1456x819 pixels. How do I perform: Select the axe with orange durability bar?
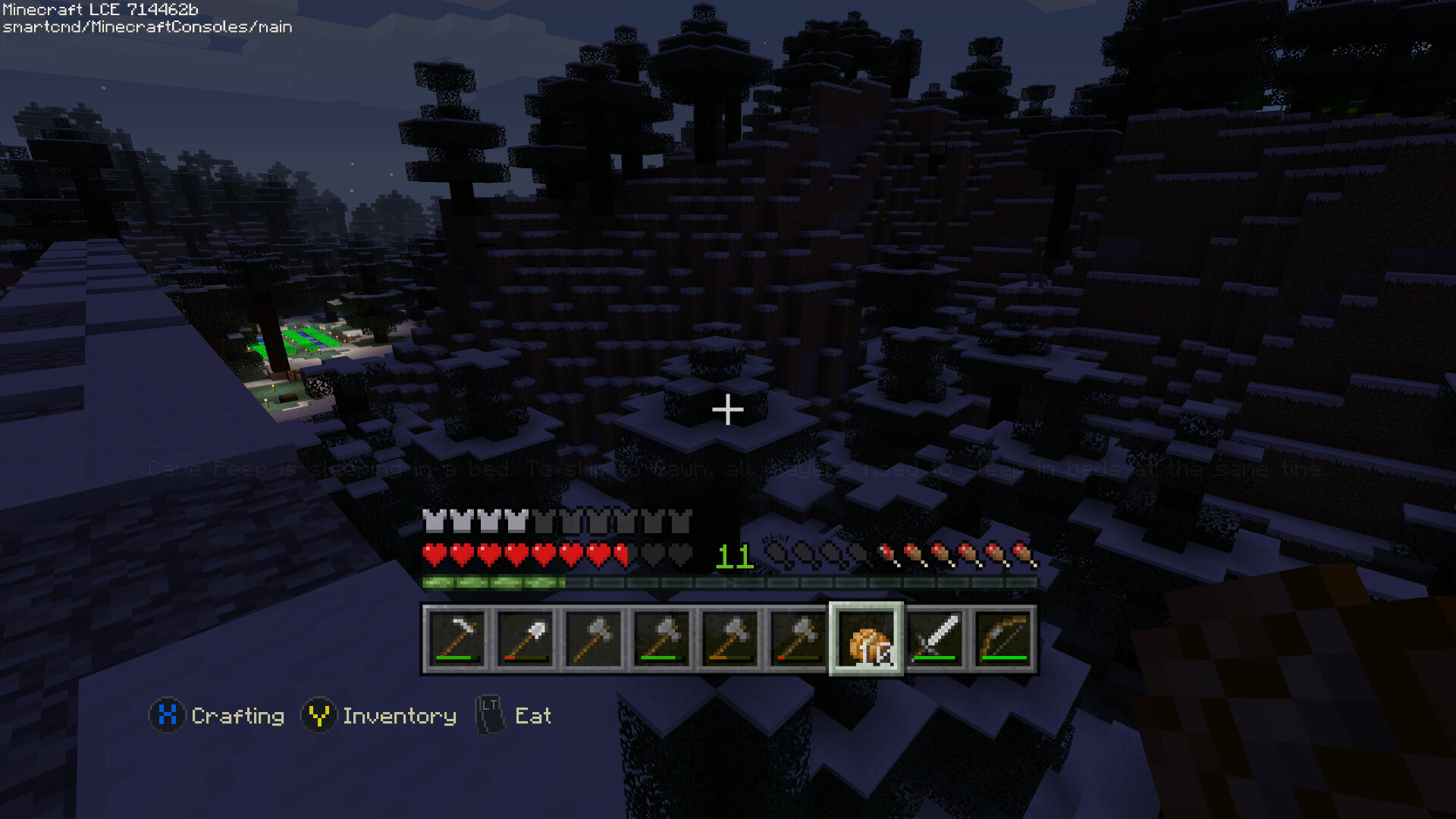coord(729,638)
